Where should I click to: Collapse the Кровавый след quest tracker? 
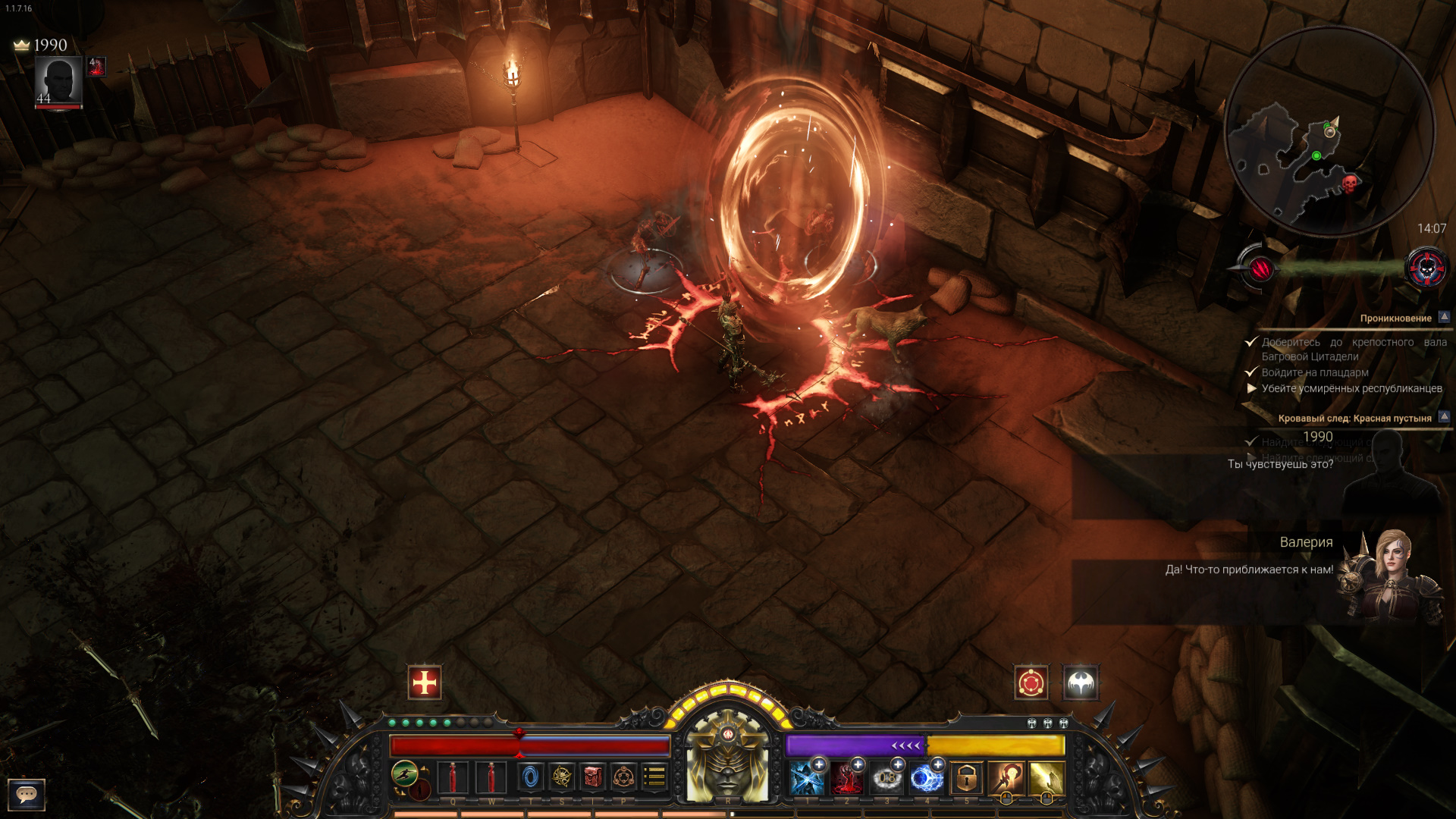click(x=1444, y=416)
